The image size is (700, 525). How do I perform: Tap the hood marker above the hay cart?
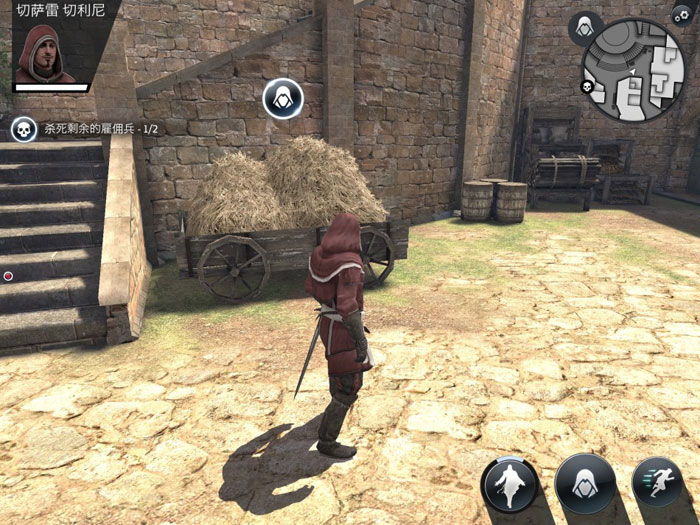(284, 98)
